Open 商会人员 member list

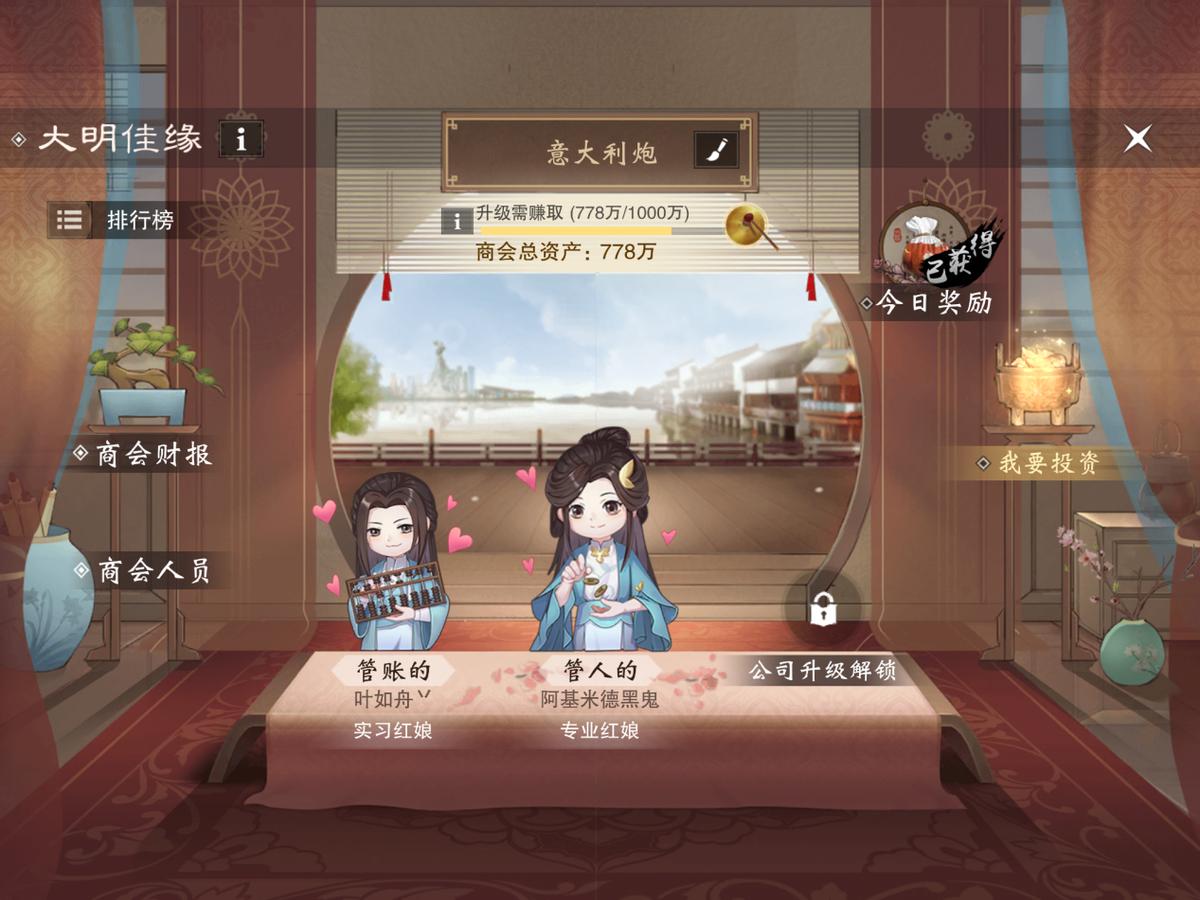click(x=152, y=571)
